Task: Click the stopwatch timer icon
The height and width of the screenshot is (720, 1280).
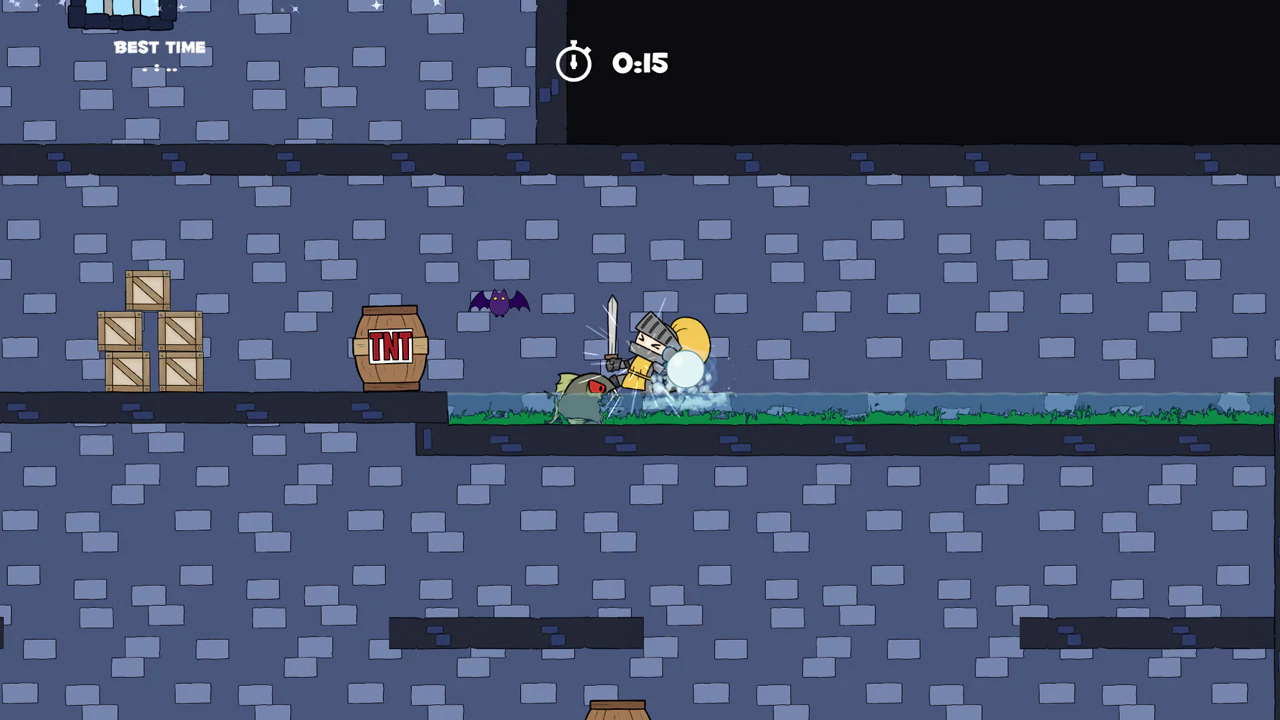Action: coord(574,62)
